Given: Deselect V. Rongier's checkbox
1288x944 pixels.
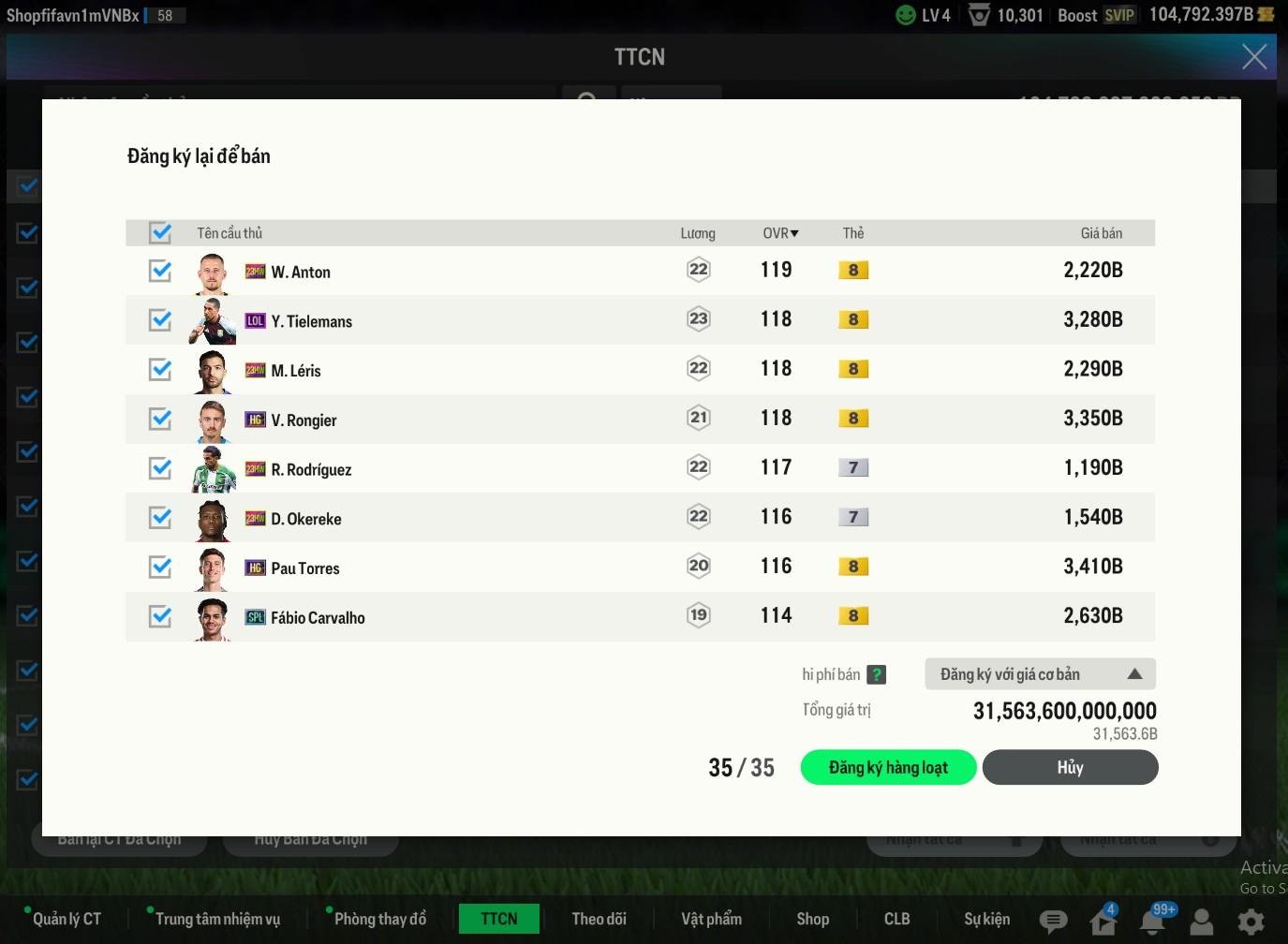Looking at the screenshot, I should coord(160,419).
